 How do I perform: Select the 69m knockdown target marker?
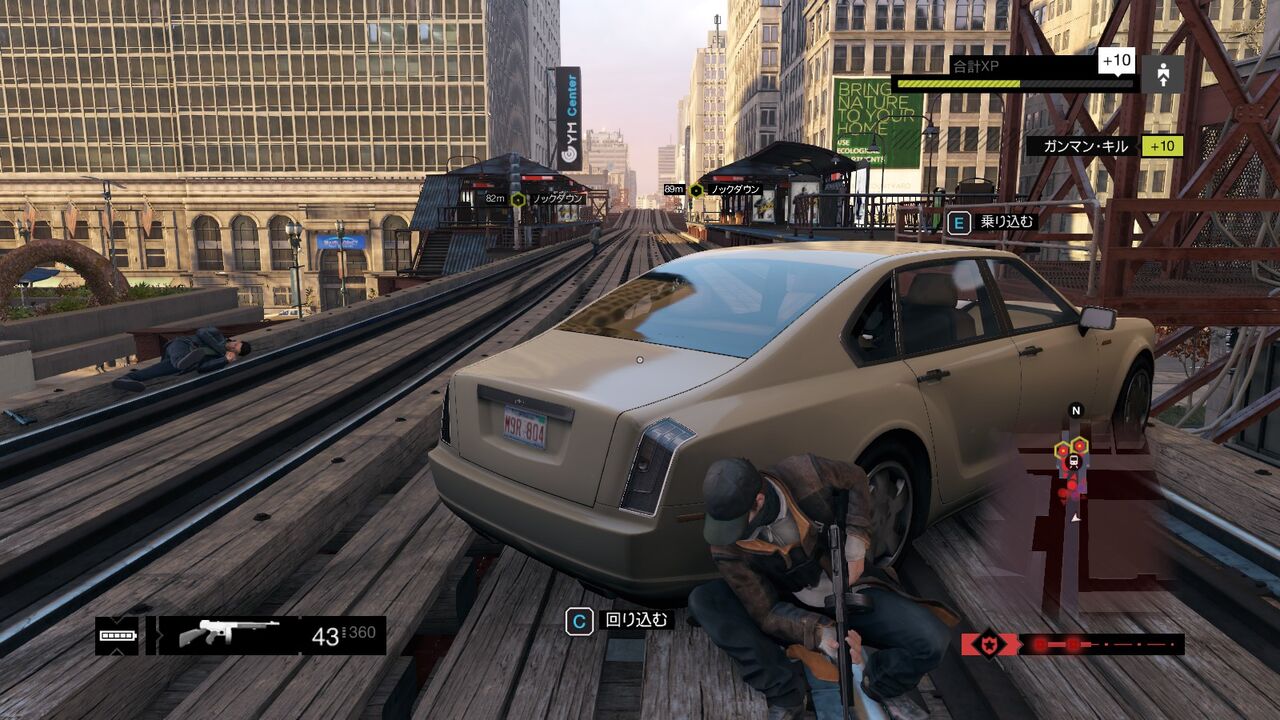pos(696,190)
